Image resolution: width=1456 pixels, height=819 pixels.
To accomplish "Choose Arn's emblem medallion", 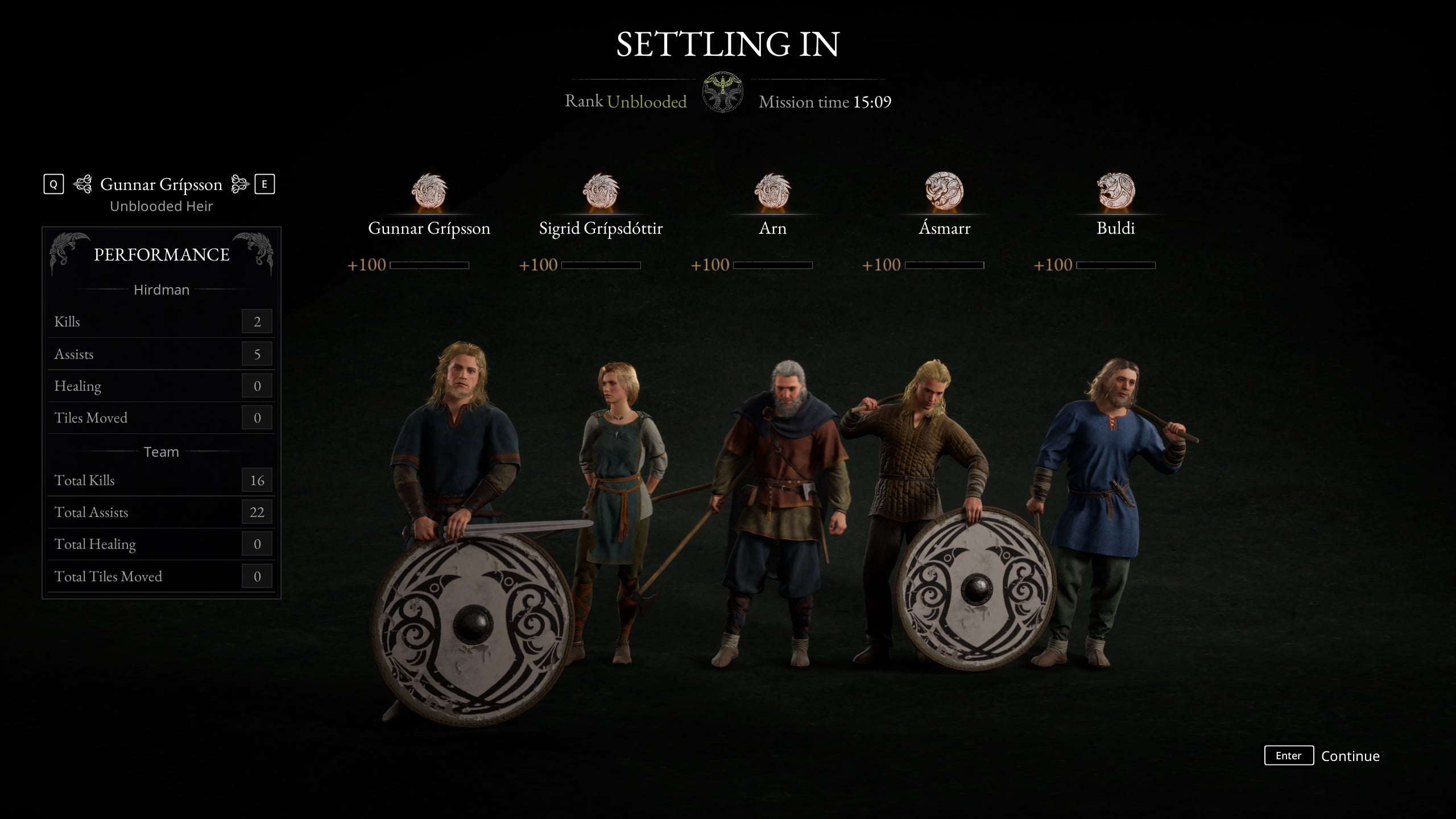I will (772, 191).
